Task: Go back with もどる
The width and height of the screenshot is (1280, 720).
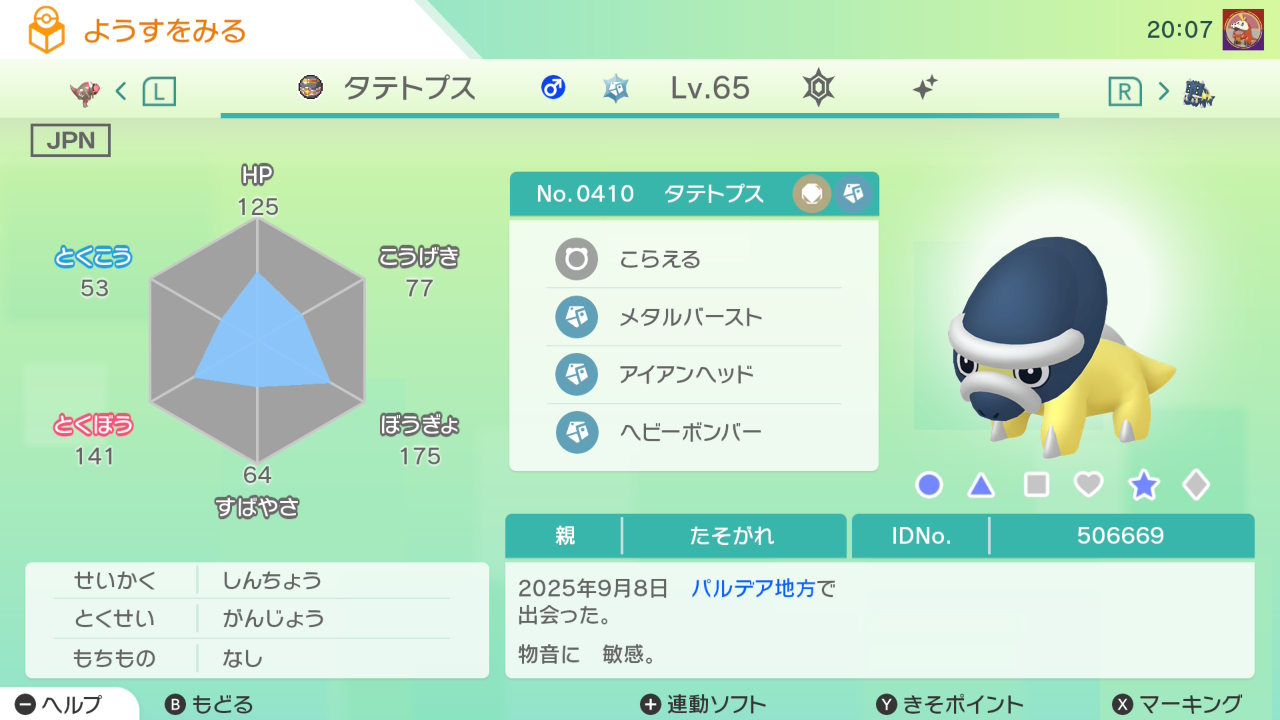Action: pyautogui.click(x=209, y=704)
